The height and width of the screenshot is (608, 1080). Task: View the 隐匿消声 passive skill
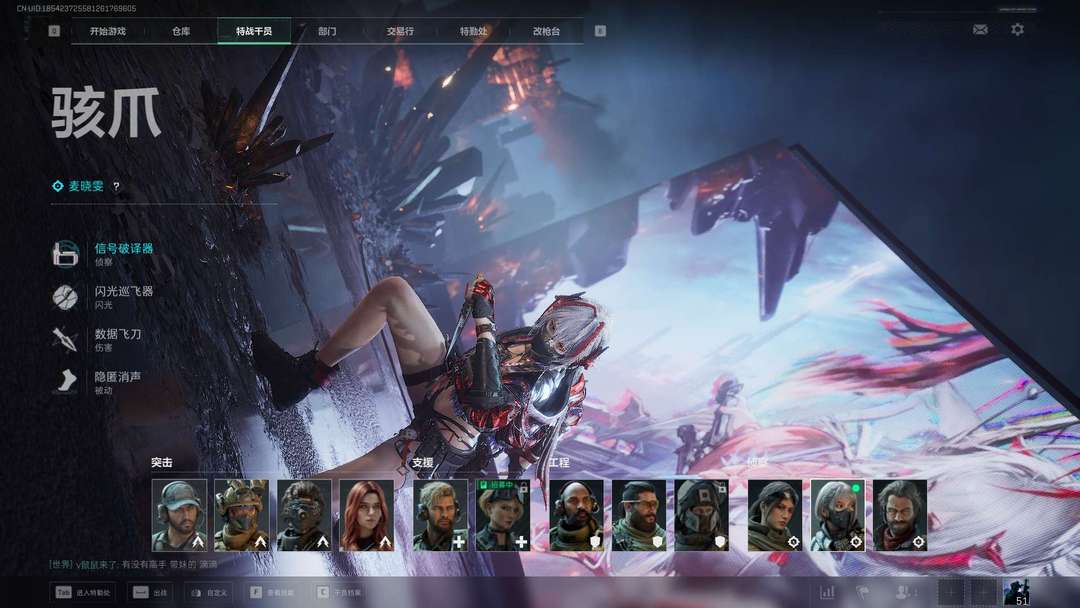117,377
